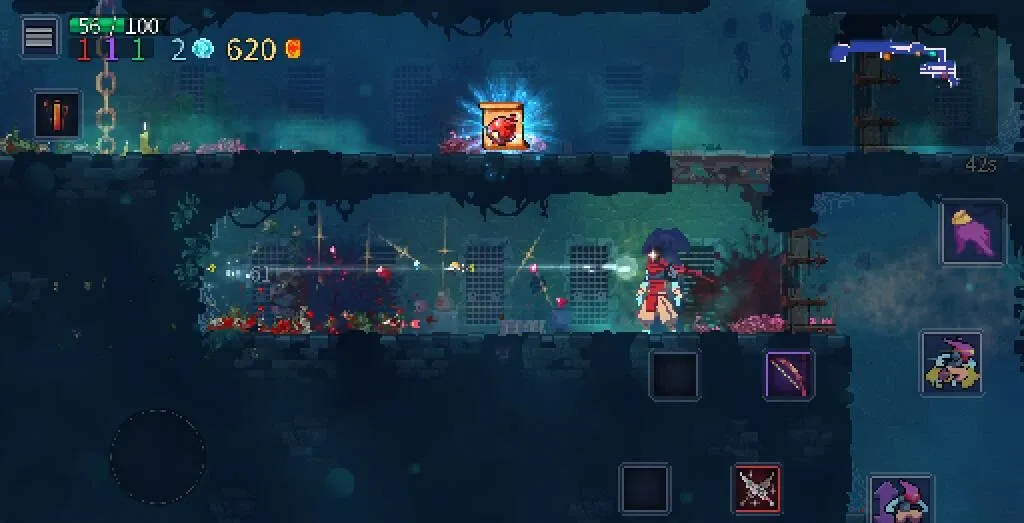Touch the virtual joystick circle
Image resolution: width=1024 pixels, height=523 pixels.
158,456
